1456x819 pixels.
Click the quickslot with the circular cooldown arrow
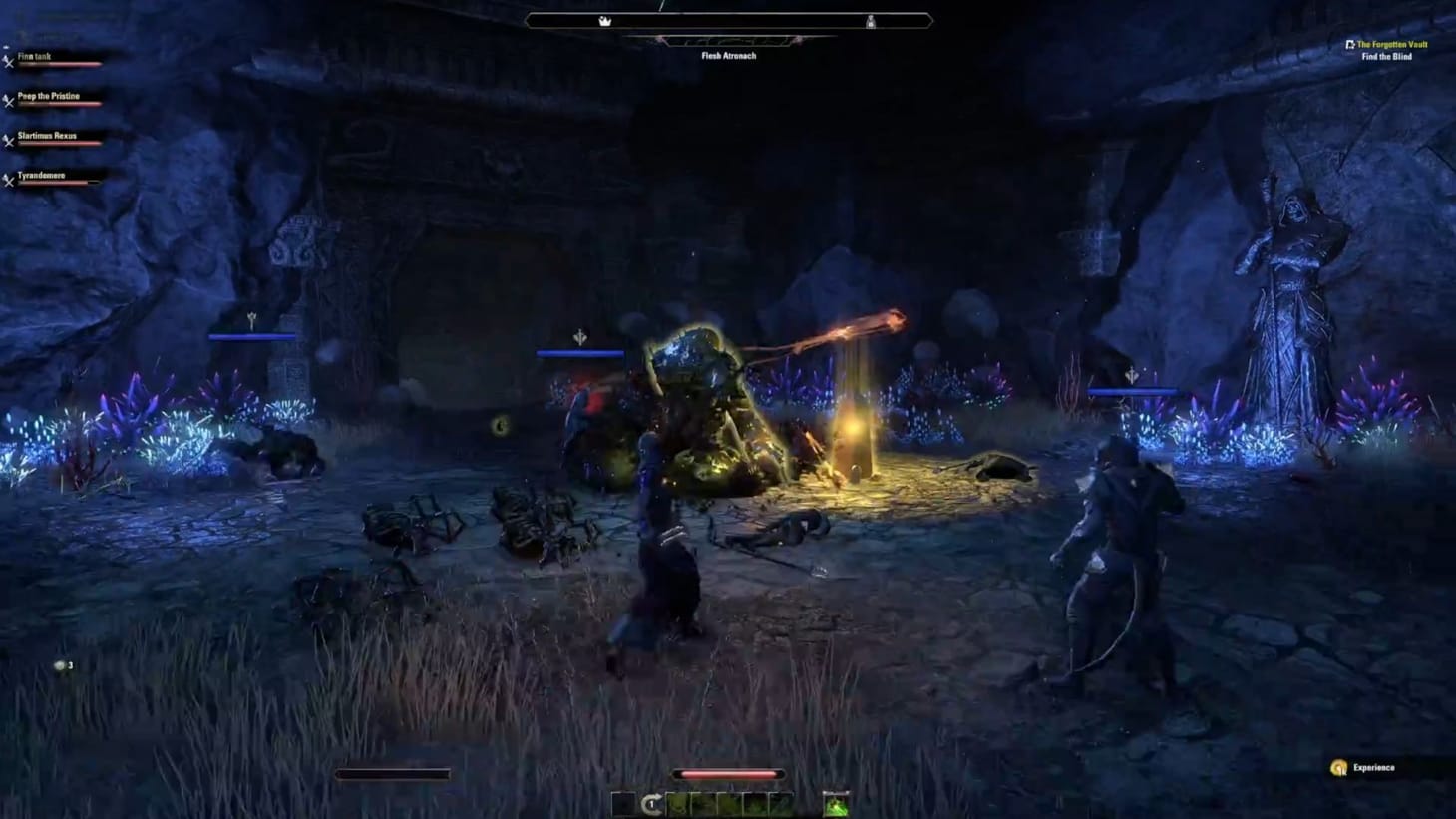652,803
